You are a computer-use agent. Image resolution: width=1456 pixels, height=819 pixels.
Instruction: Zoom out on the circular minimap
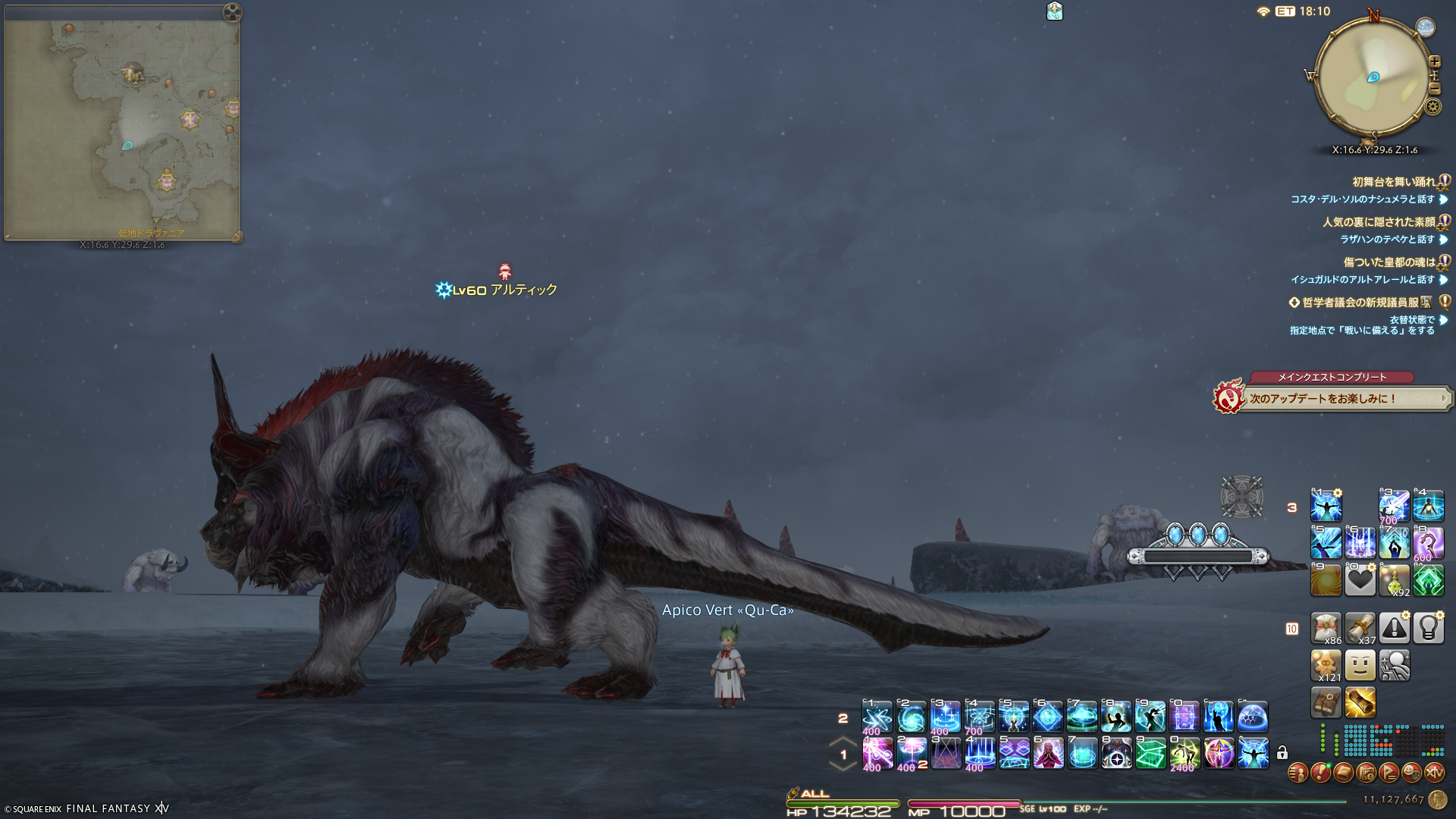(x=1435, y=89)
